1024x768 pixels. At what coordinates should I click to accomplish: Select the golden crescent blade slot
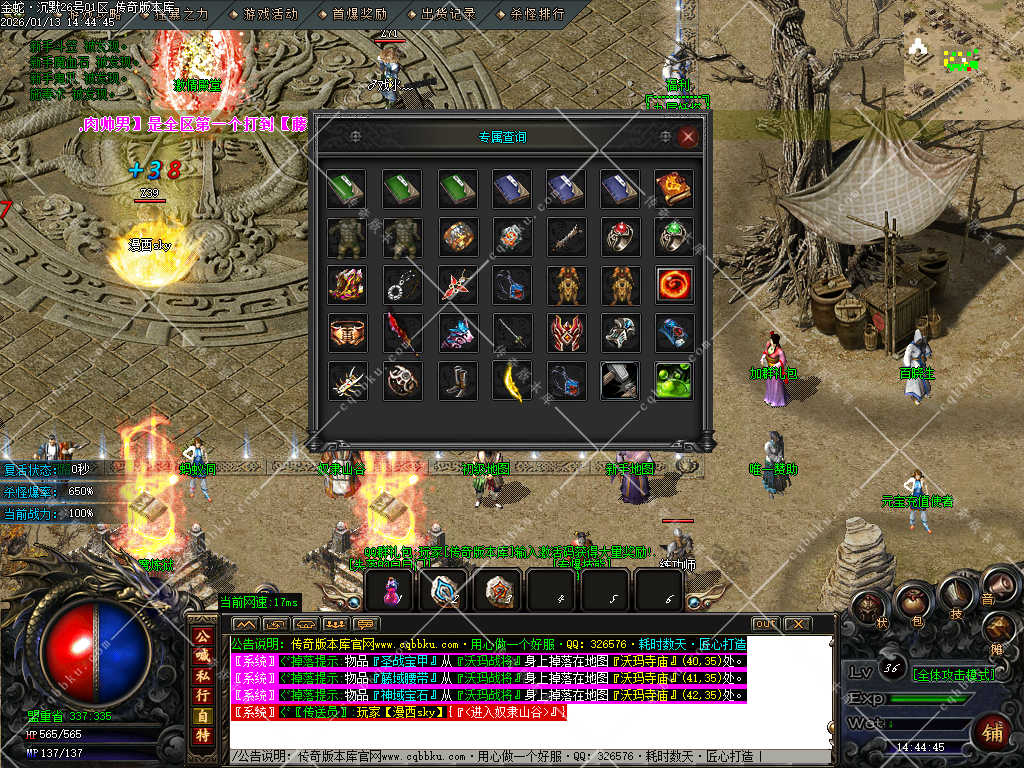click(x=511, y=381)
